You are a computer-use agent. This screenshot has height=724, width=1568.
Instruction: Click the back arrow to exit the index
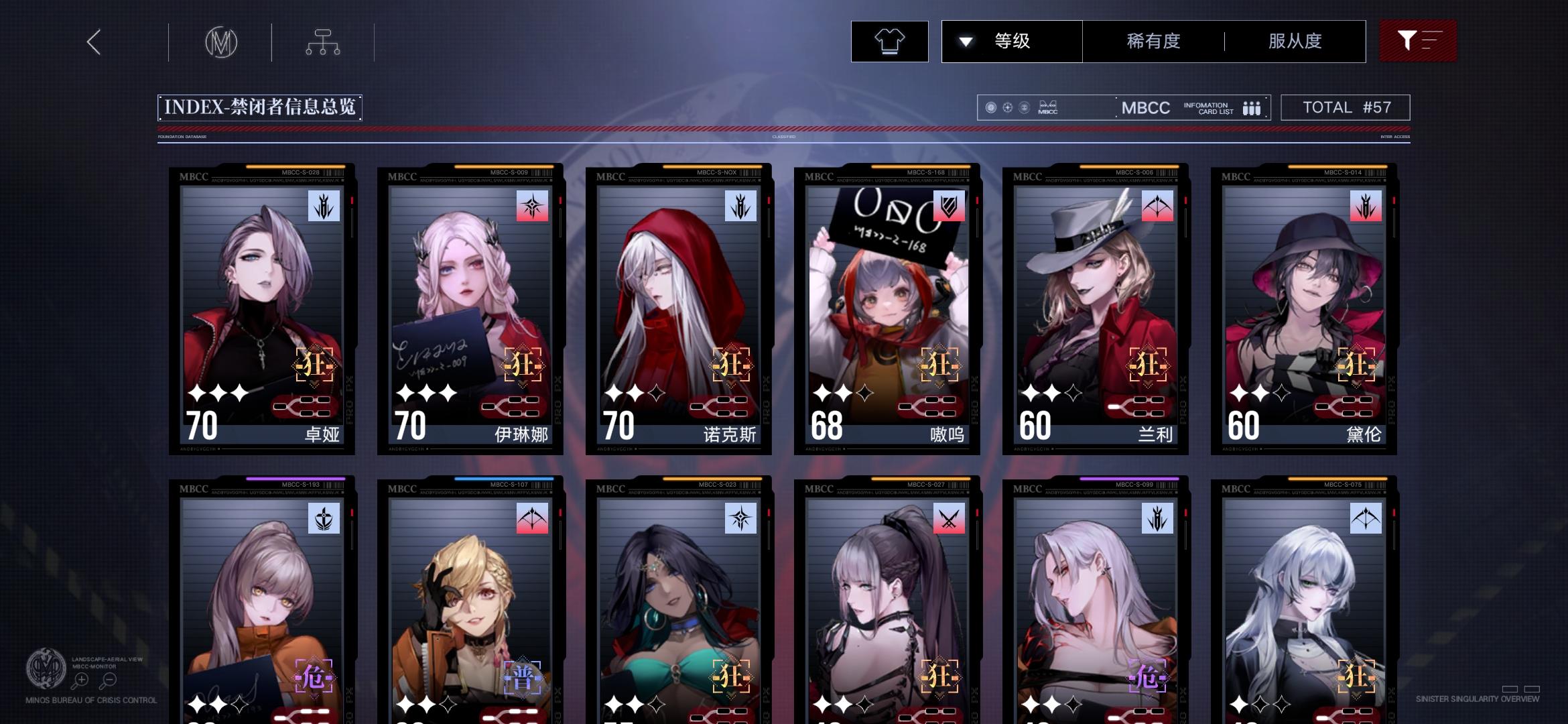coord(92,42)
